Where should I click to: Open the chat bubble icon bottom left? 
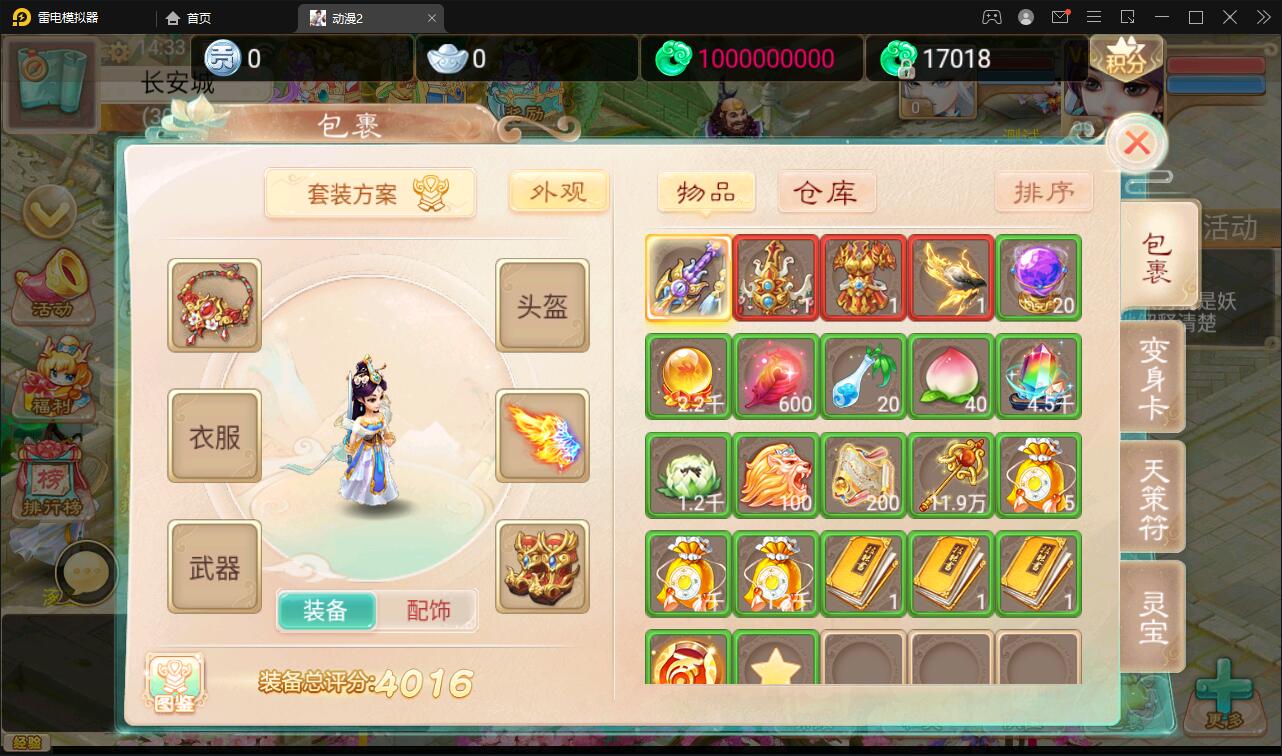tap(88, 570)
